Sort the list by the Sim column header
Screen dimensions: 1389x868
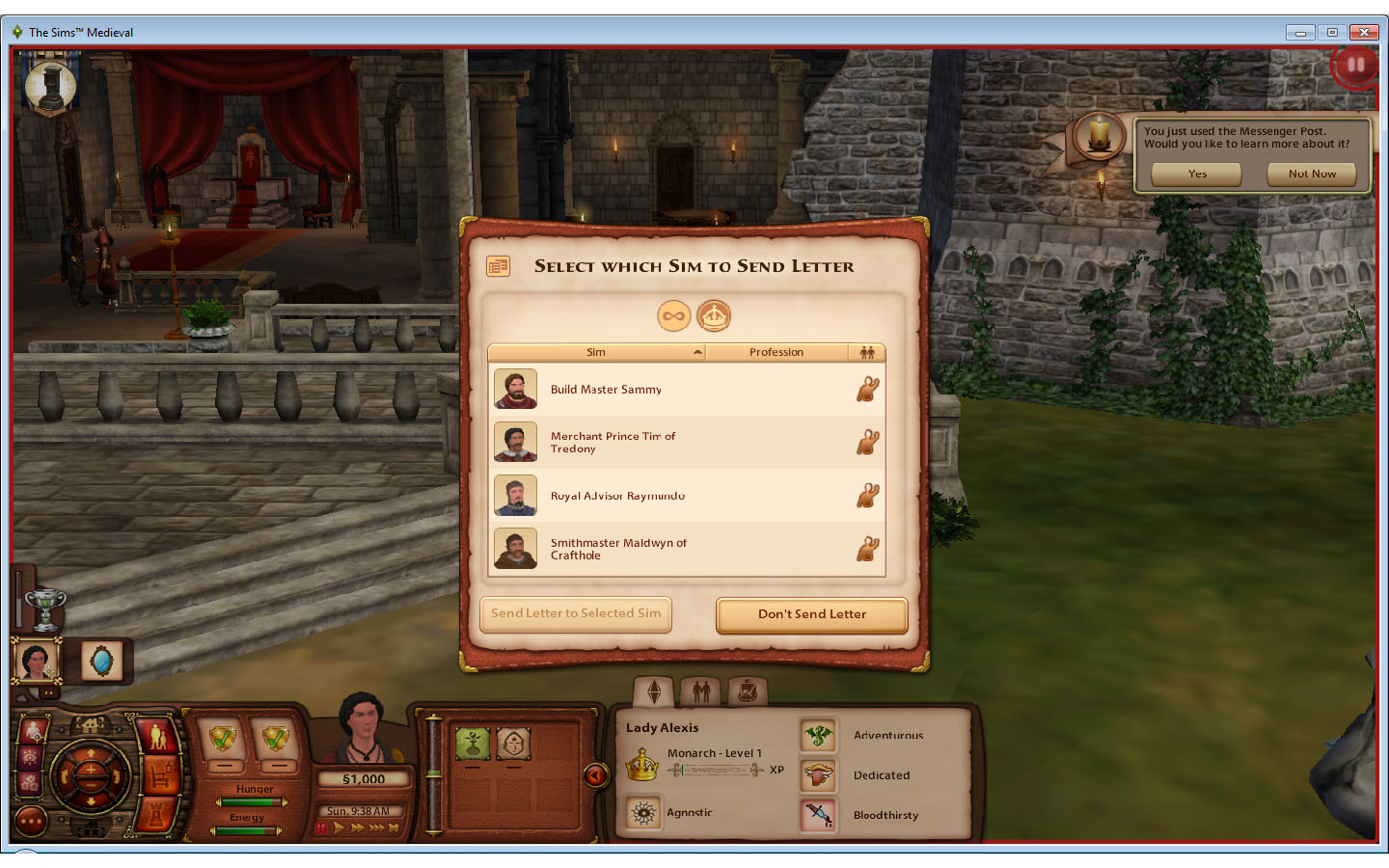click(x=596, y=352)
